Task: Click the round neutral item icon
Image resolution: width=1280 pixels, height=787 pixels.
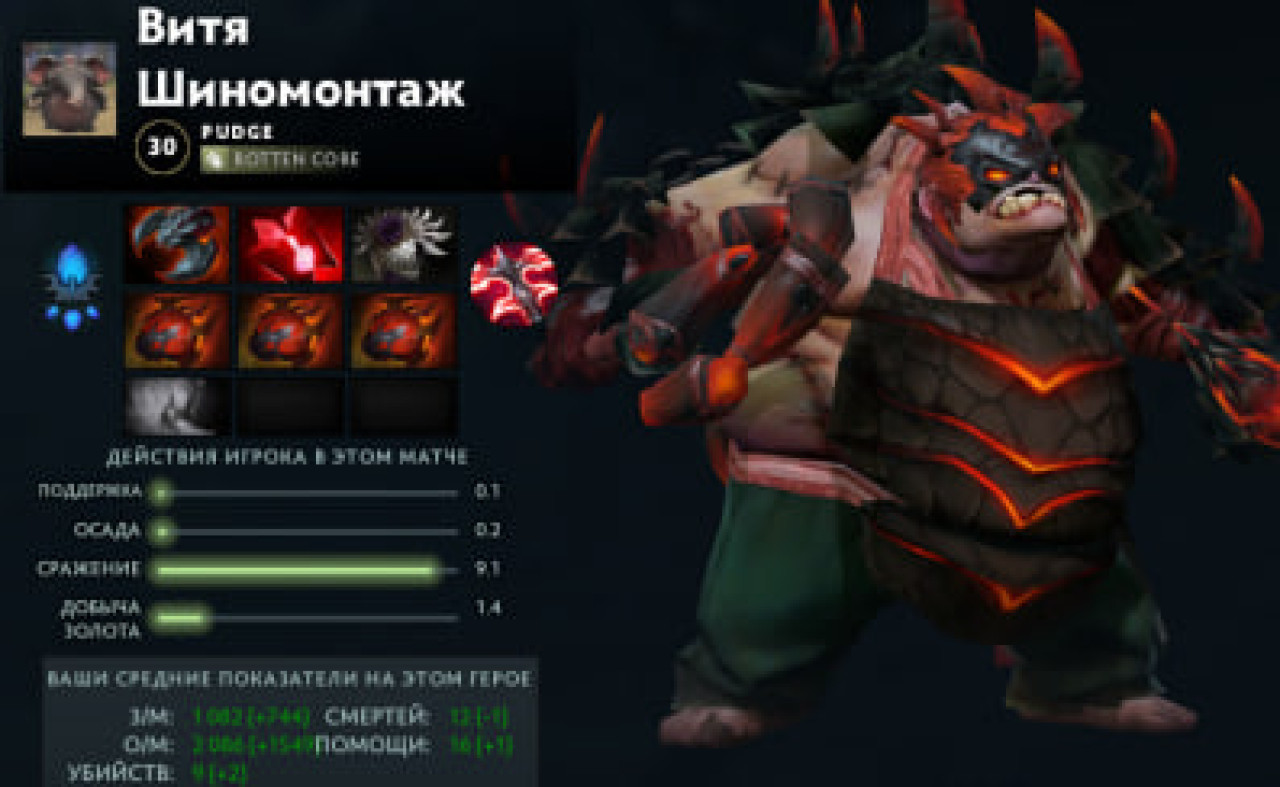Action: point(514,284)
